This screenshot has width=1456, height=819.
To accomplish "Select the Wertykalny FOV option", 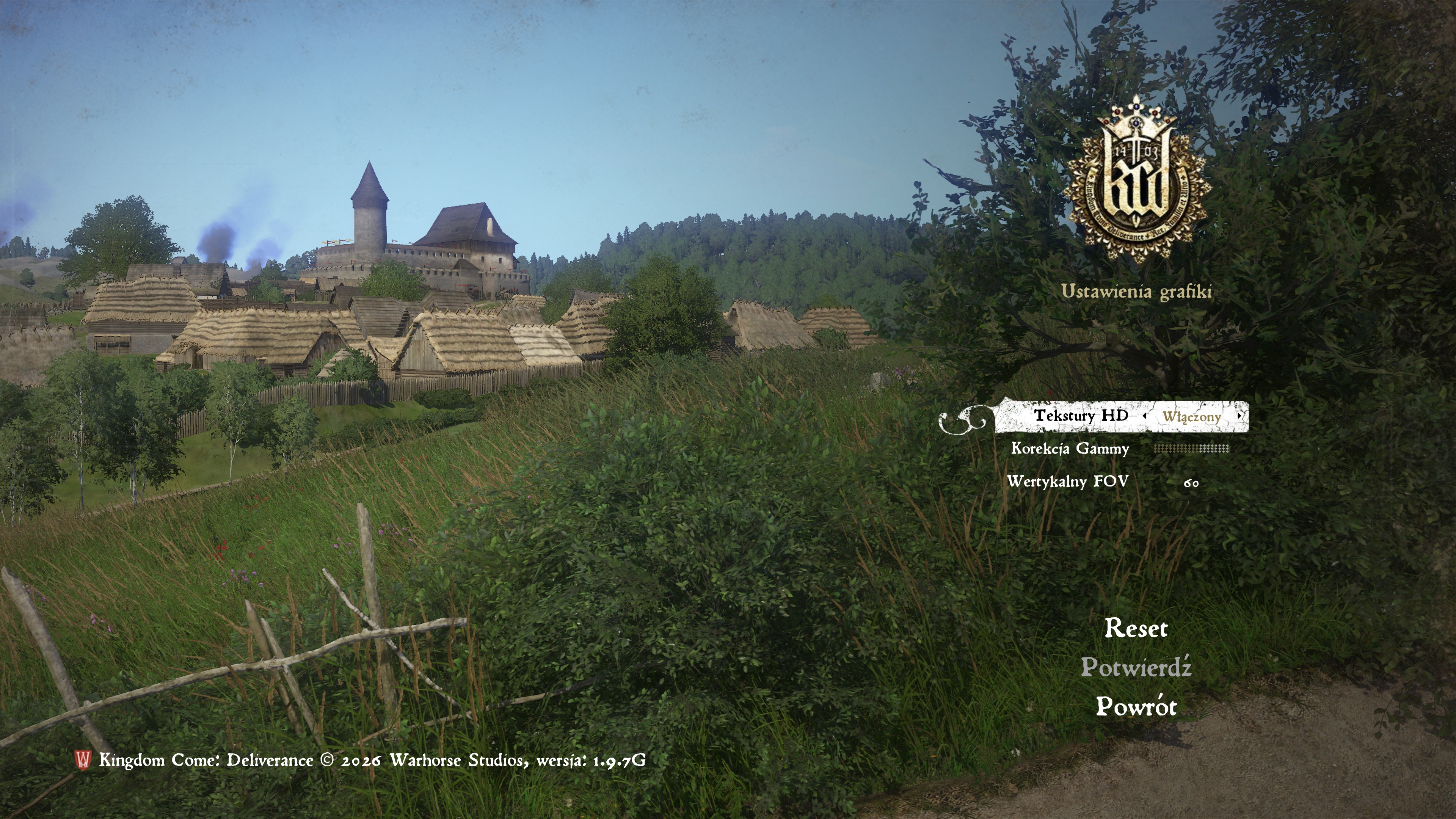I will point(1068,482).
